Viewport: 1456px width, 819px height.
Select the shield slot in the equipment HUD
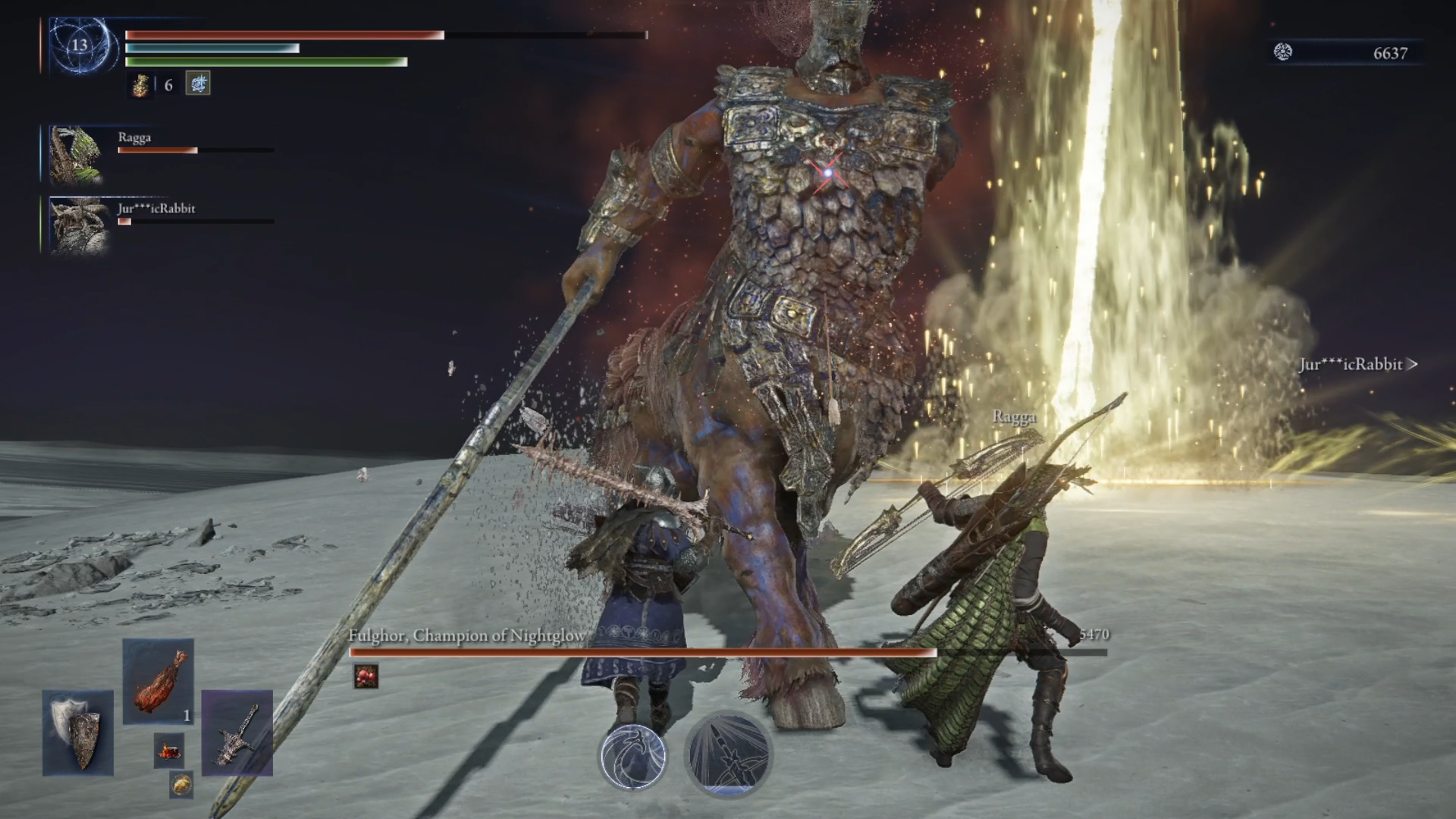(78, 732)
